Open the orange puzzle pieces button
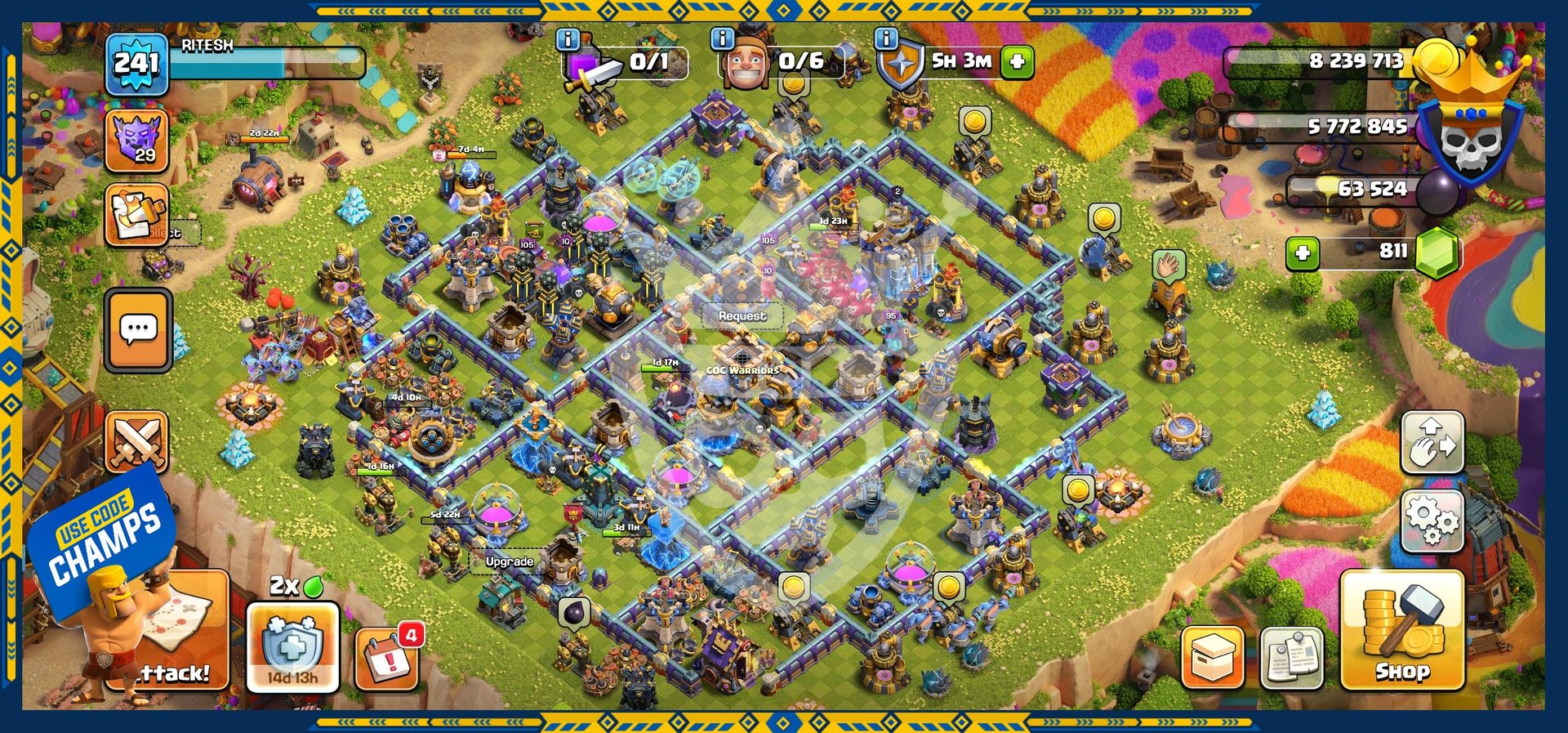This screenshot has width=1568, height=733. [136, 215]
